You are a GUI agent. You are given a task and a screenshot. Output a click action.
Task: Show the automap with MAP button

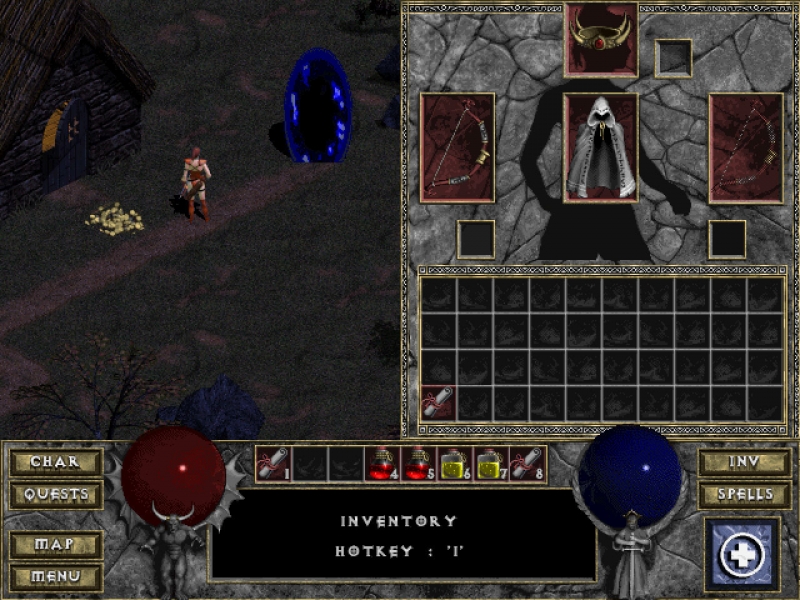click(x=56, y=545)
